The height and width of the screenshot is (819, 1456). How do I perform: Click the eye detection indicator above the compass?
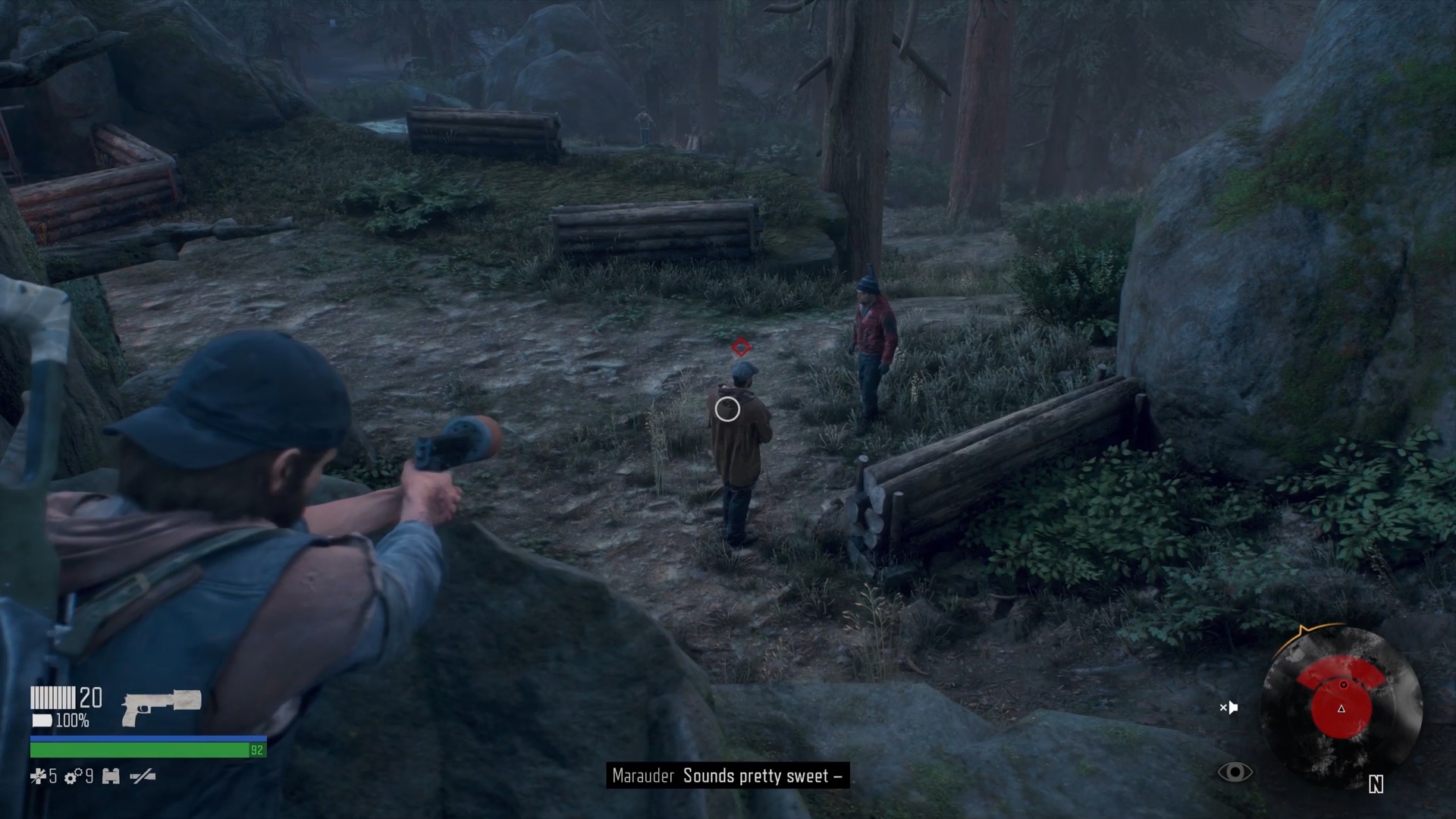tap(1235, 772)
